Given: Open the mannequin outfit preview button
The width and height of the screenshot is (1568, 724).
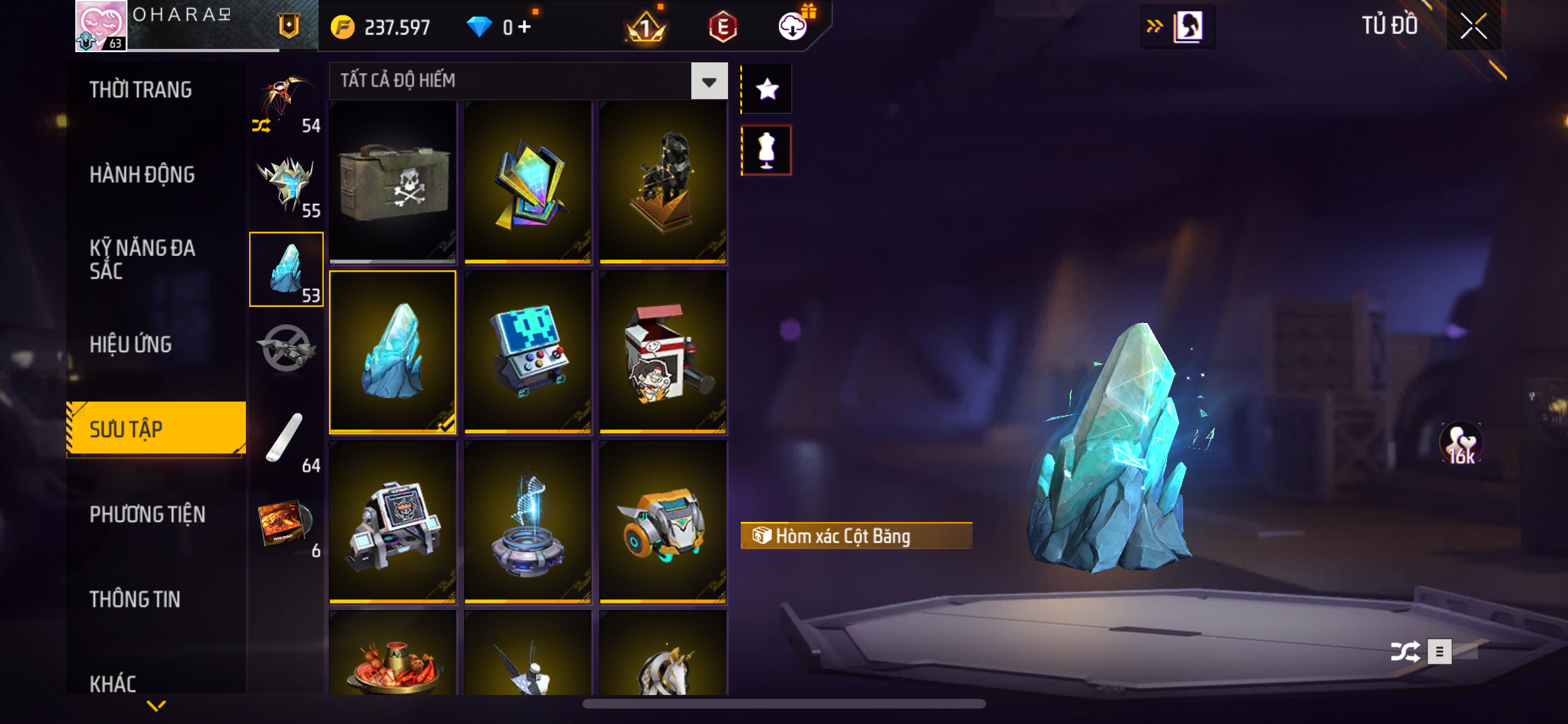Looking at the screenshot, I should pyautogui.click(x=767, y=150).
